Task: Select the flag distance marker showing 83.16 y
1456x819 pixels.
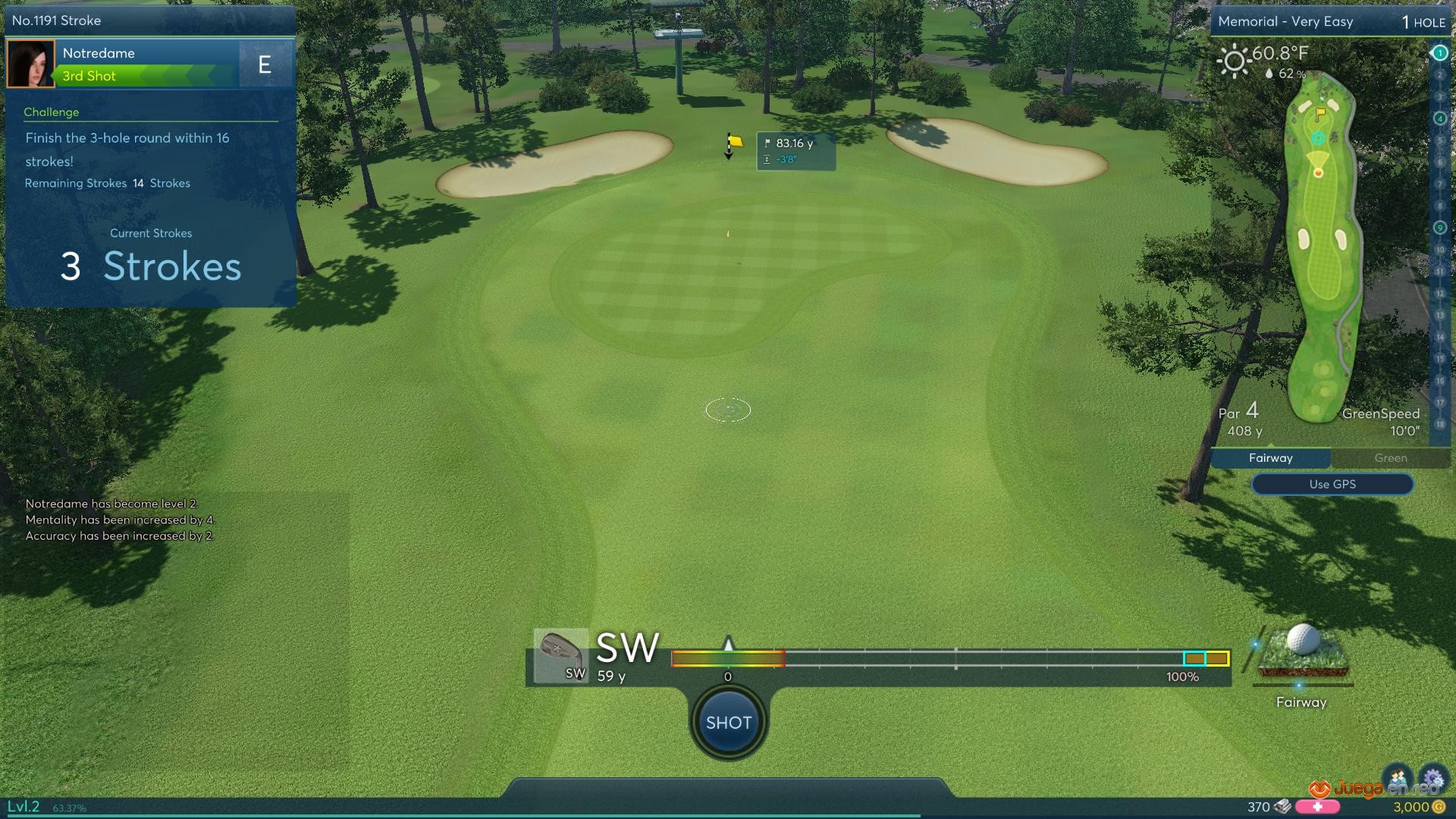Action: [x=795, y=150]
